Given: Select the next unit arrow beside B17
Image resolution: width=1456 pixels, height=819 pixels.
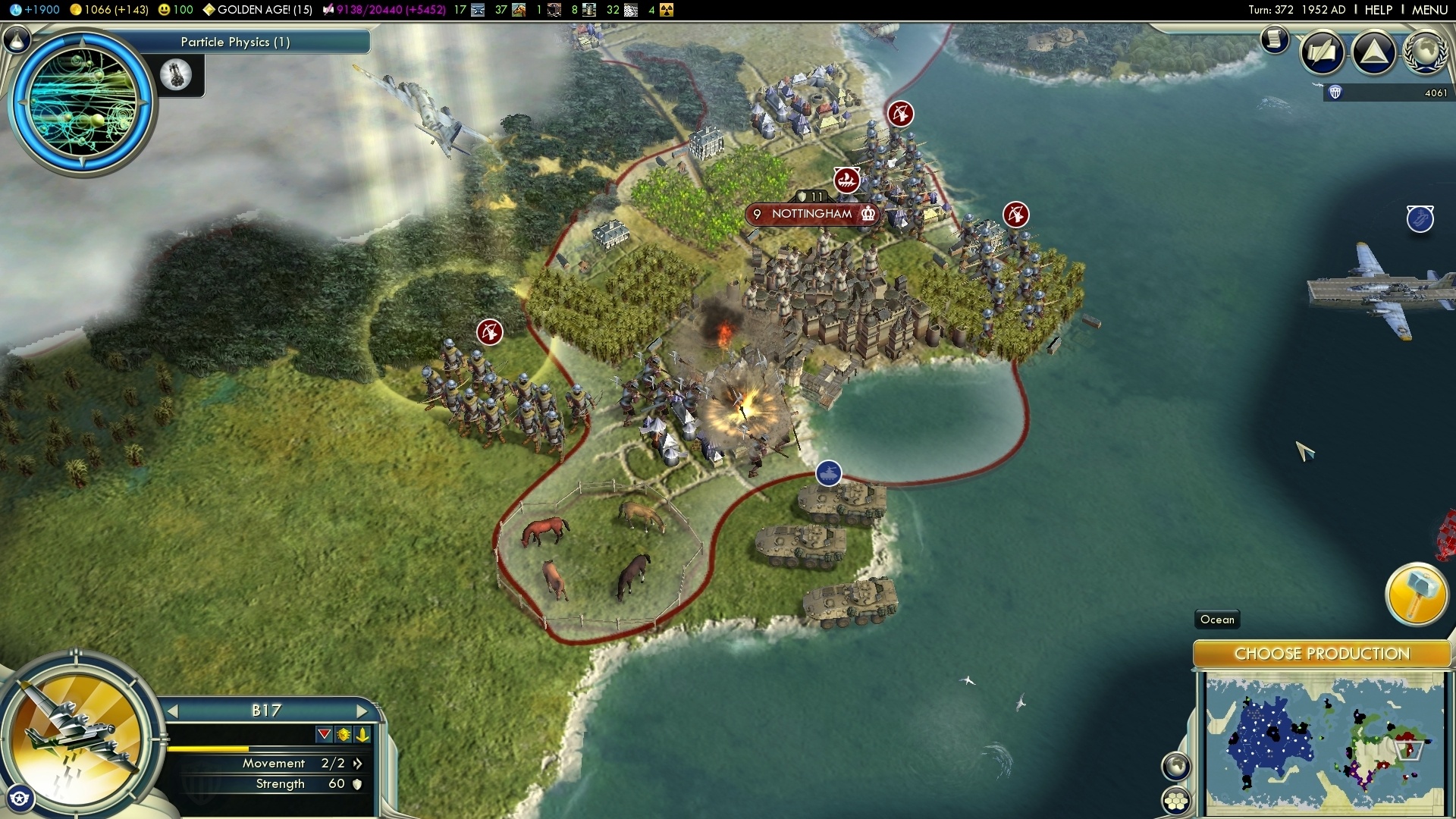Looking at the screenshot, I should [x=362, y=711].
